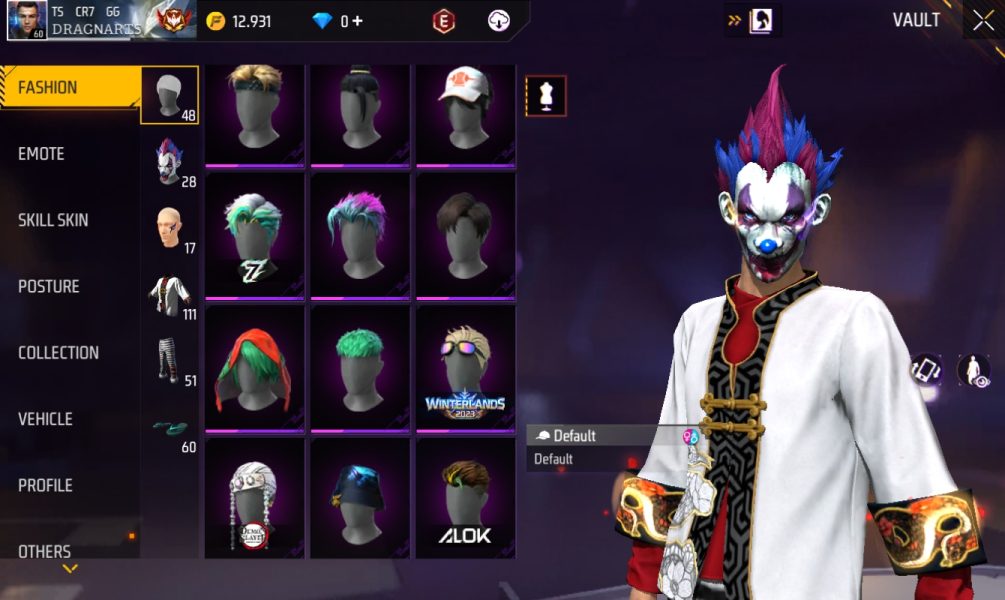Switch to the Vehicle section
This screenshot has width=1005, height=600.
pyautogui.click(x=46, y=419)
